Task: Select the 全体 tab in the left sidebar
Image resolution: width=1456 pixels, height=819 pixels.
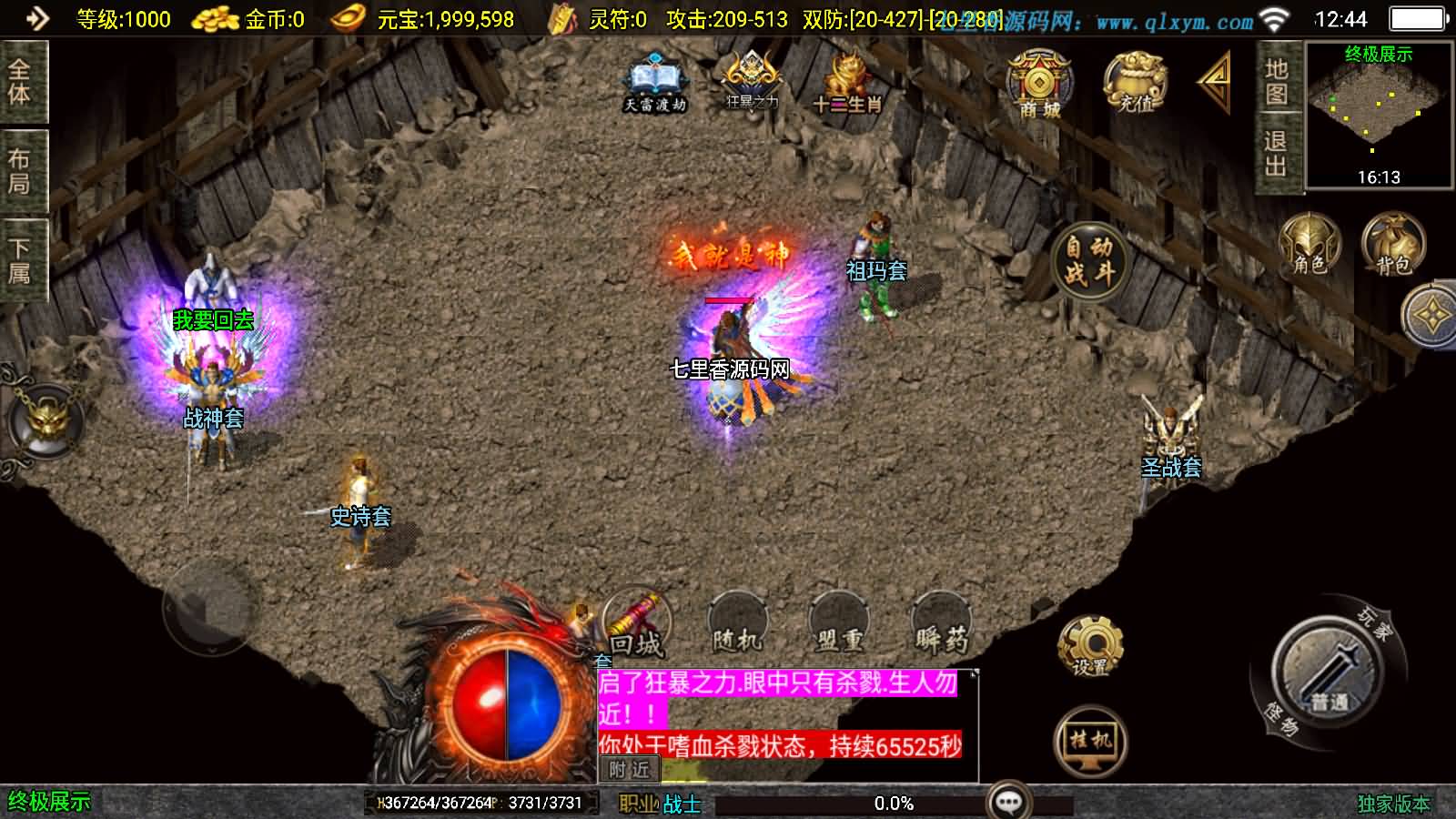Action: click(x=21, y=84)
